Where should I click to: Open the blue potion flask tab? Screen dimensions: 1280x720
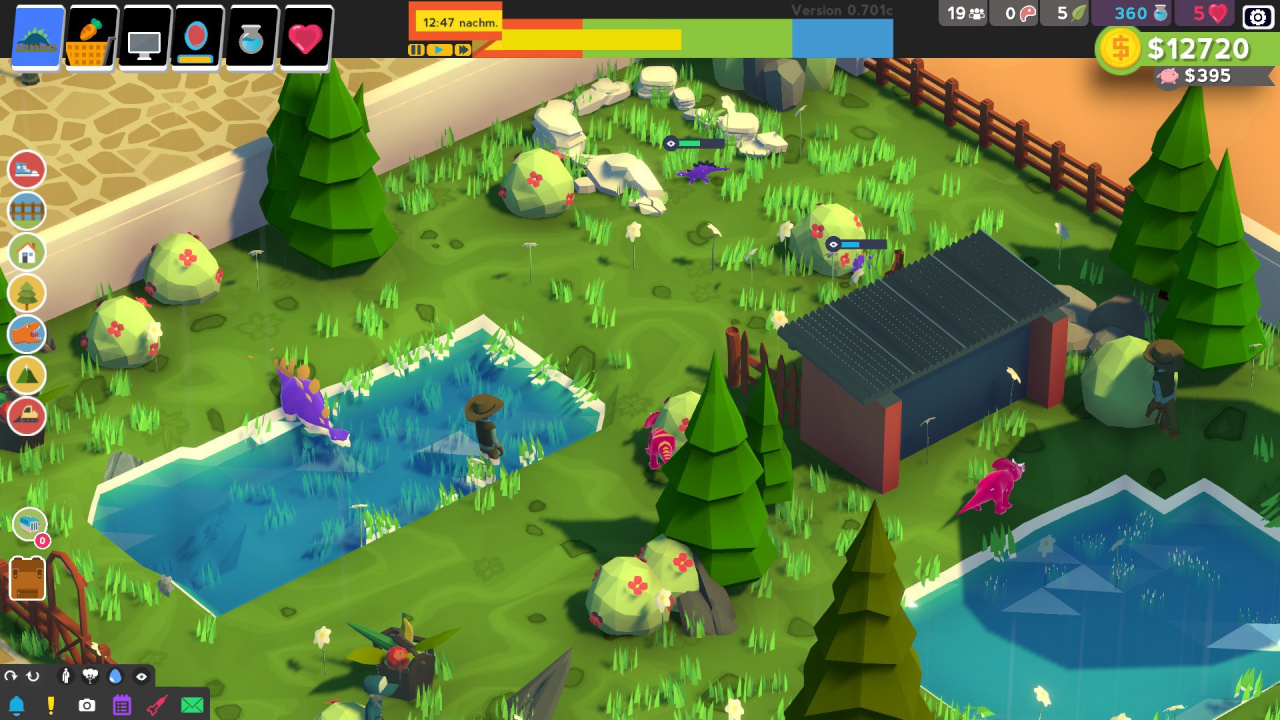[x=252, y=39]
